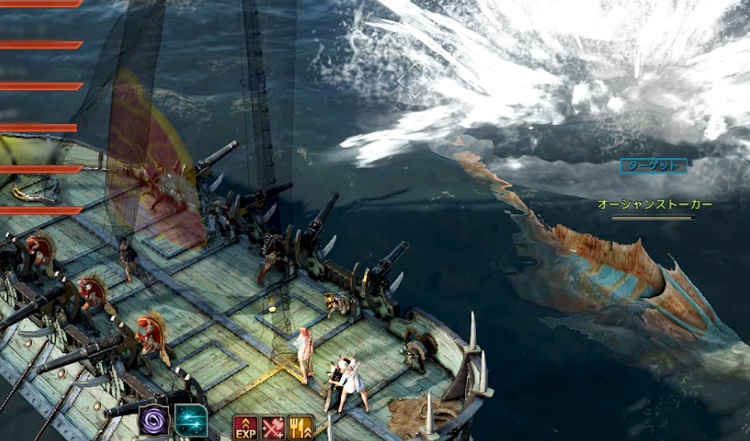Click the crossed axes combat buff icon
Viewport: 750px width, 441px height.
273,428
